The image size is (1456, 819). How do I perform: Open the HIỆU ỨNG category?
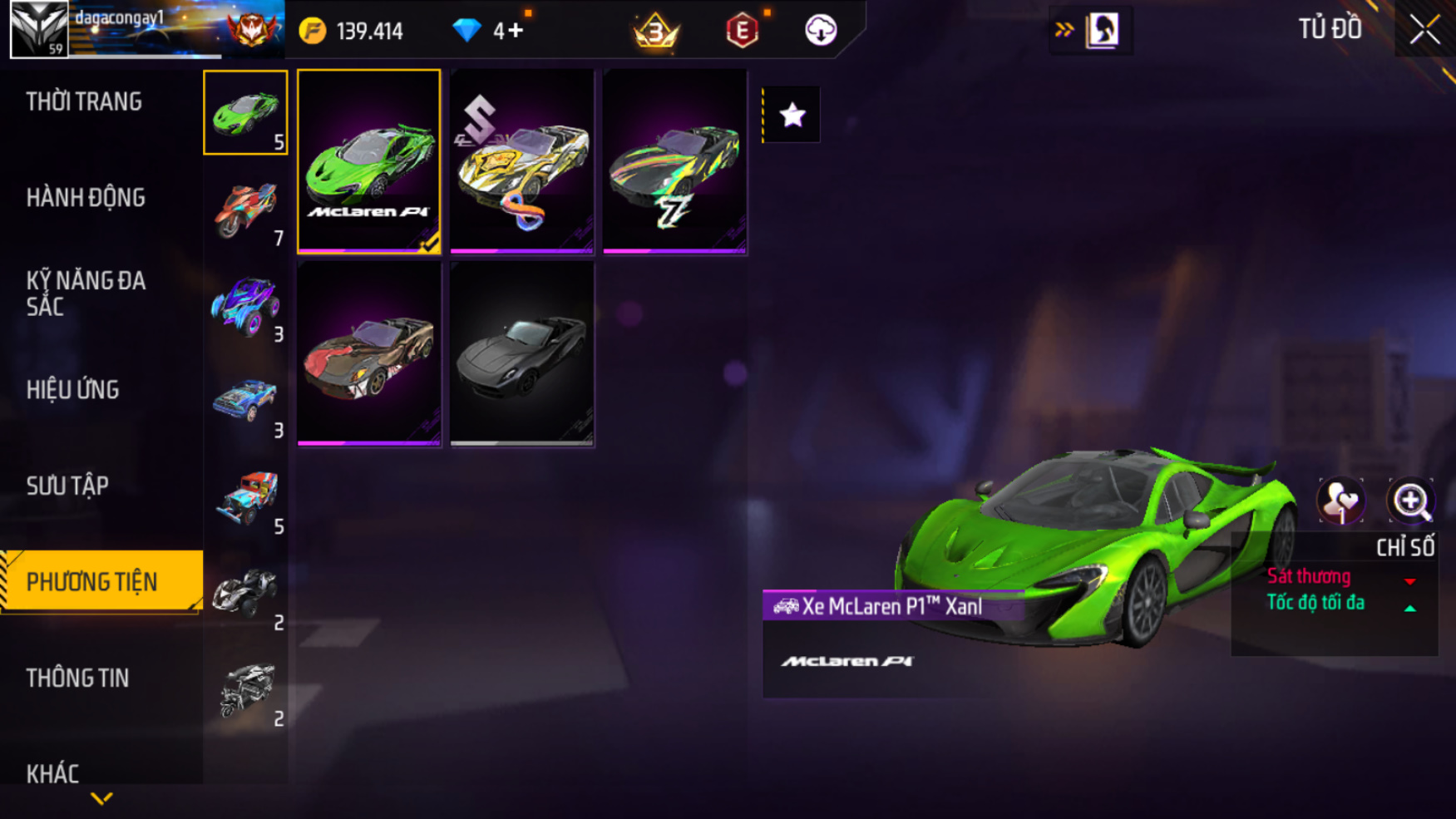[x=73, y=390]
